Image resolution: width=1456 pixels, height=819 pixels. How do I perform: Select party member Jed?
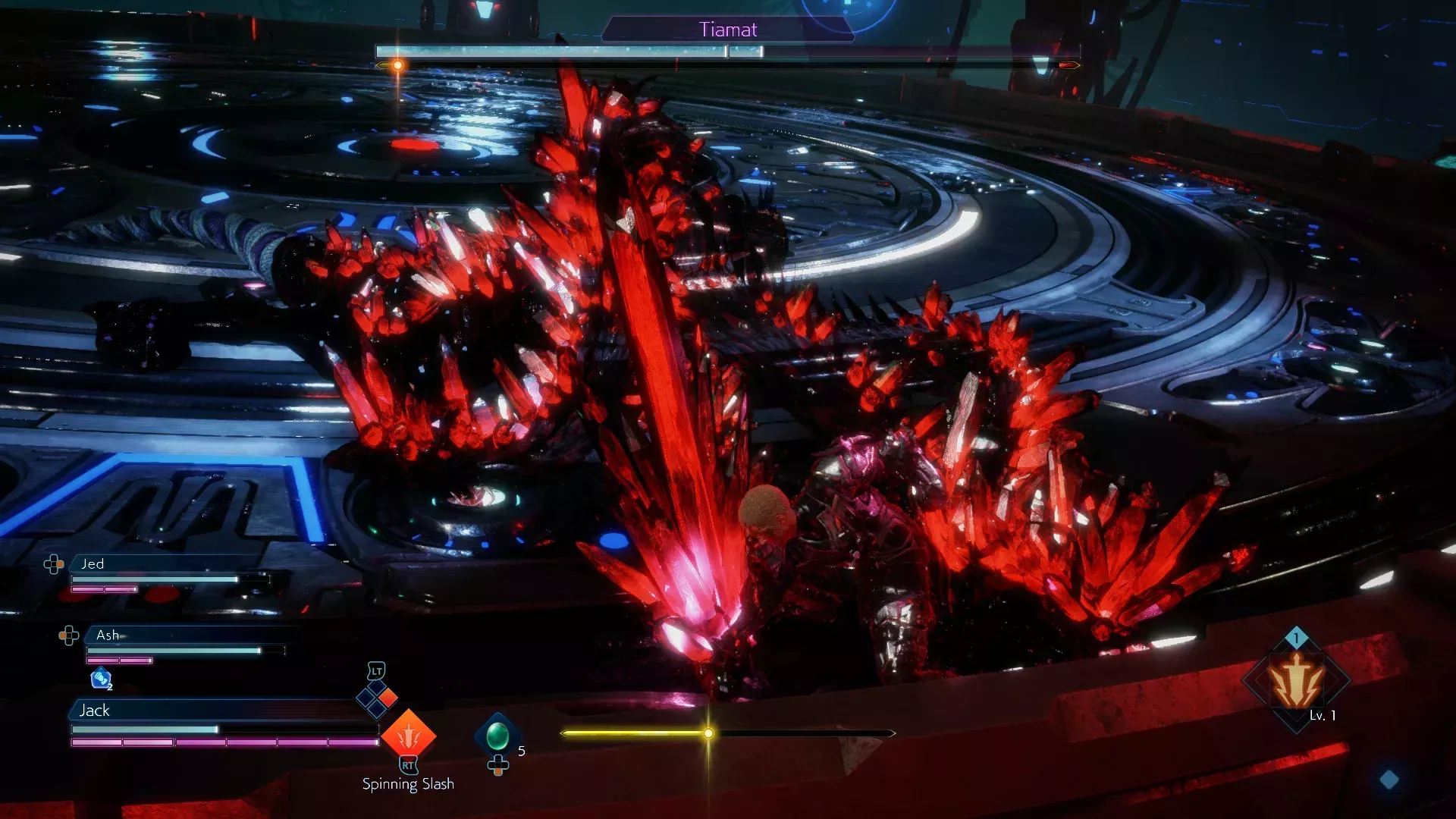coord(93,563)
